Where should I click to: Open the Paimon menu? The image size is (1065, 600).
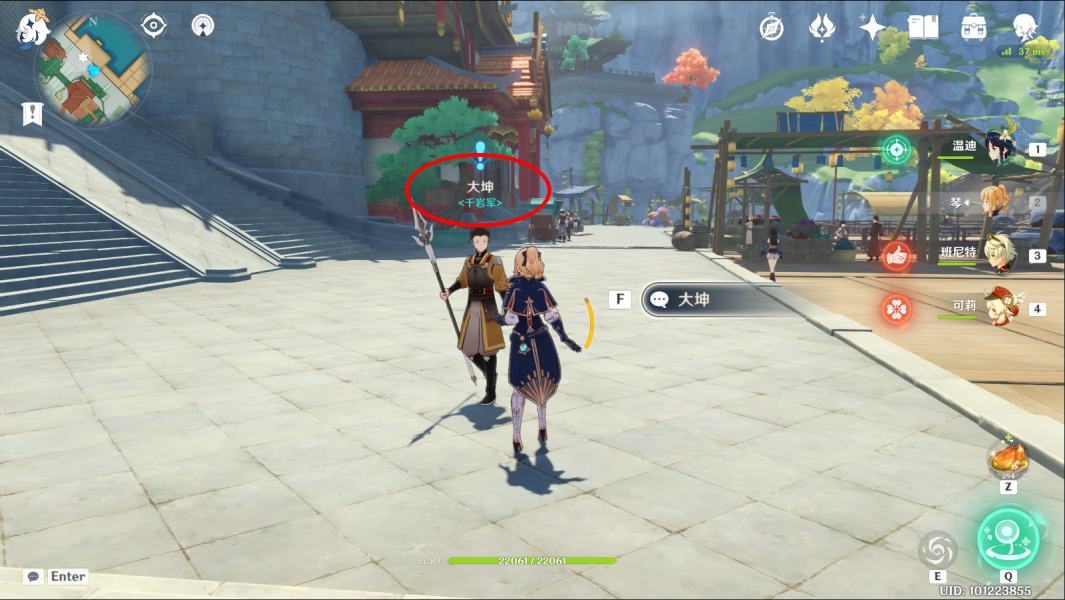click(32, 28)
